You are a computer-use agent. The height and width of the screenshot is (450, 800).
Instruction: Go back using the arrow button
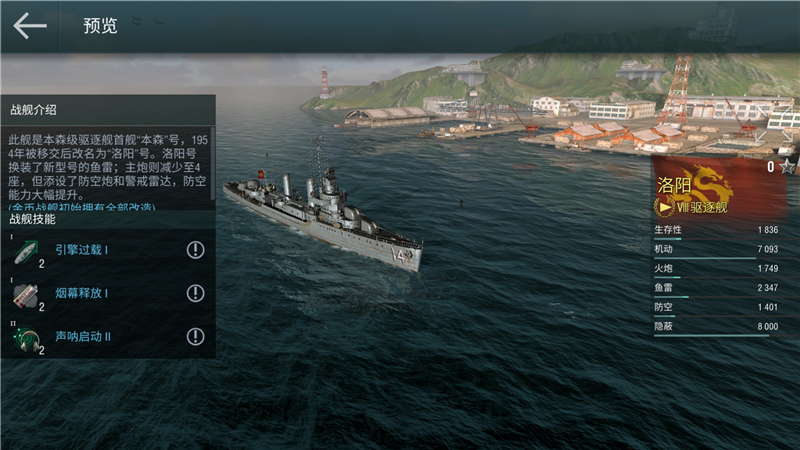pos(30,26)
